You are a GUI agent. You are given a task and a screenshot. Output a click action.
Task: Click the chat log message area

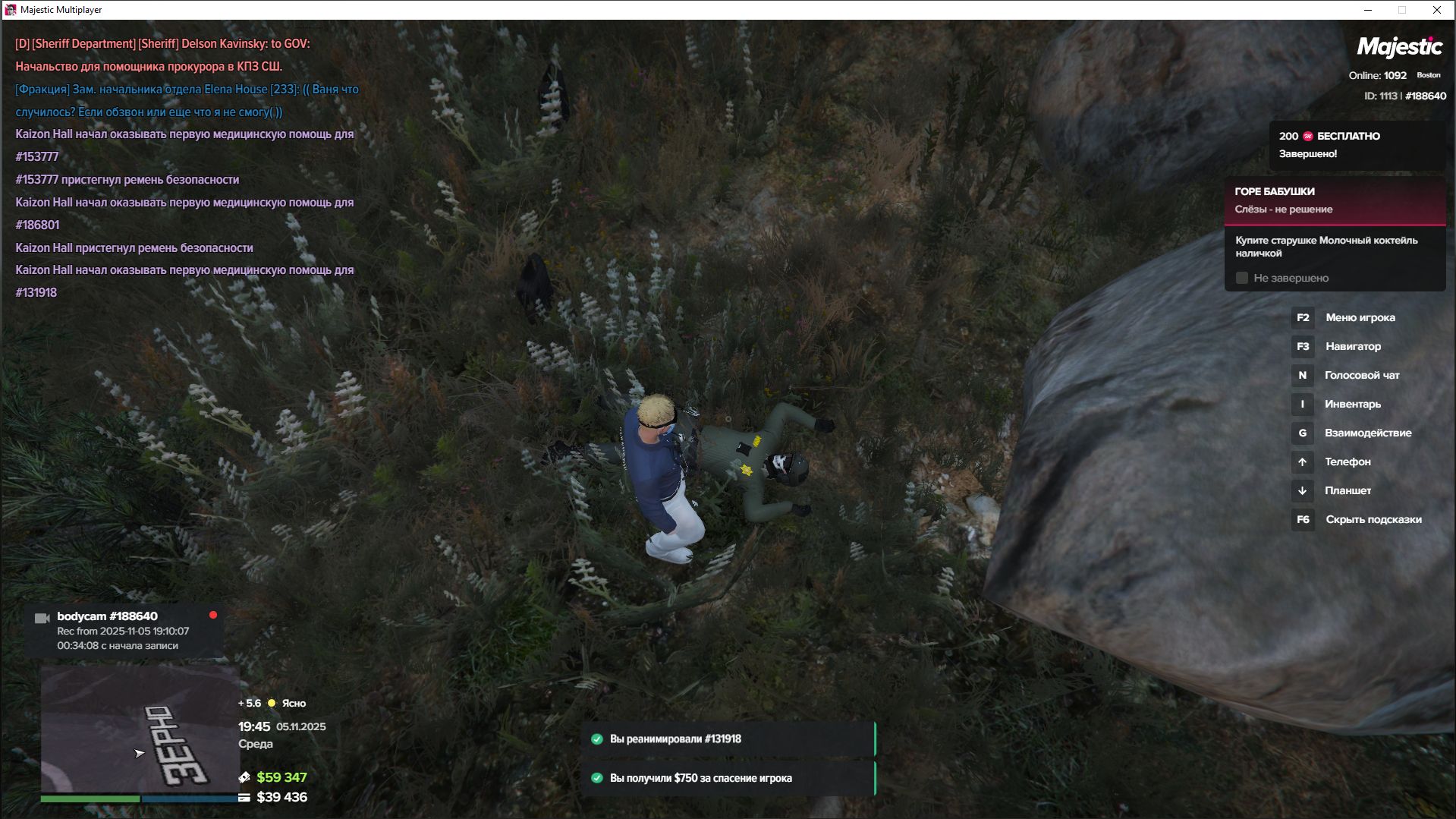(x=186, y=168)
